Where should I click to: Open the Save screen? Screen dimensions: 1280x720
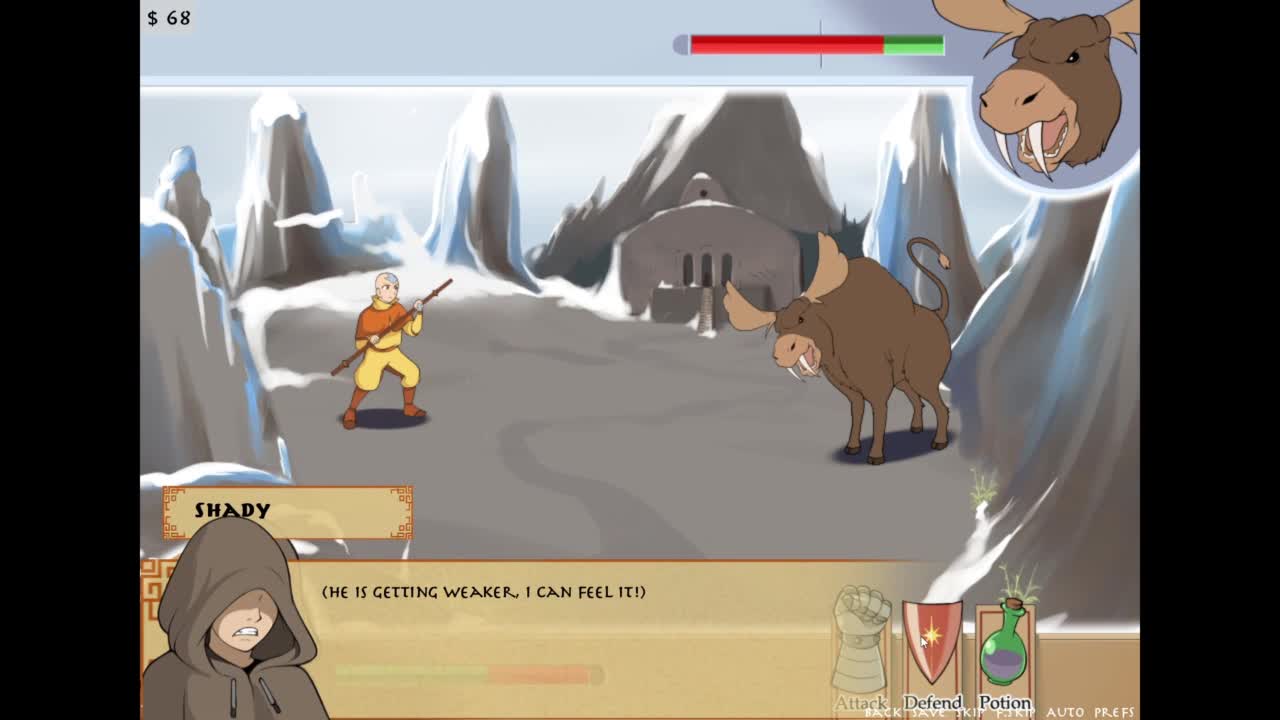[x=925, y=713]
